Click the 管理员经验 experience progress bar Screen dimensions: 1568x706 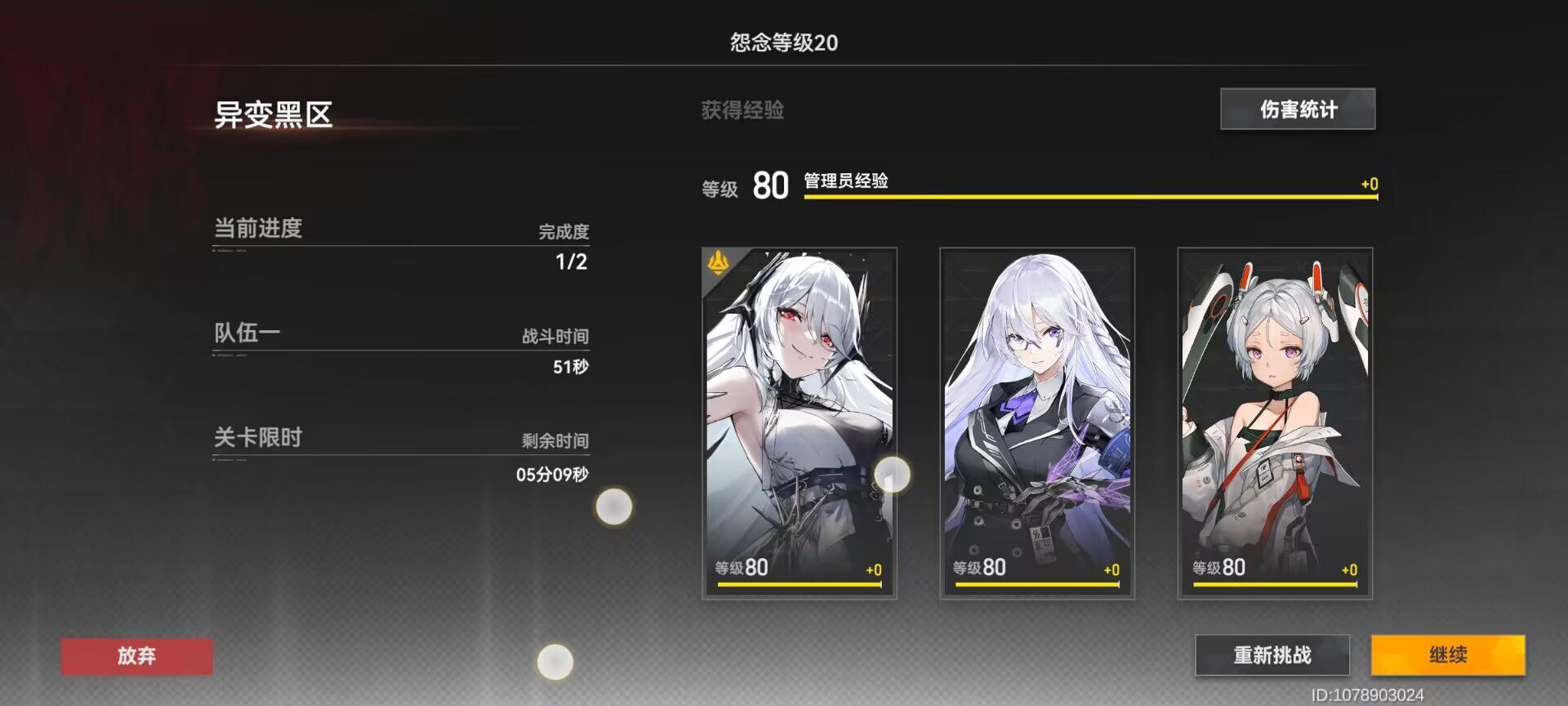(x=1086, y=194)
